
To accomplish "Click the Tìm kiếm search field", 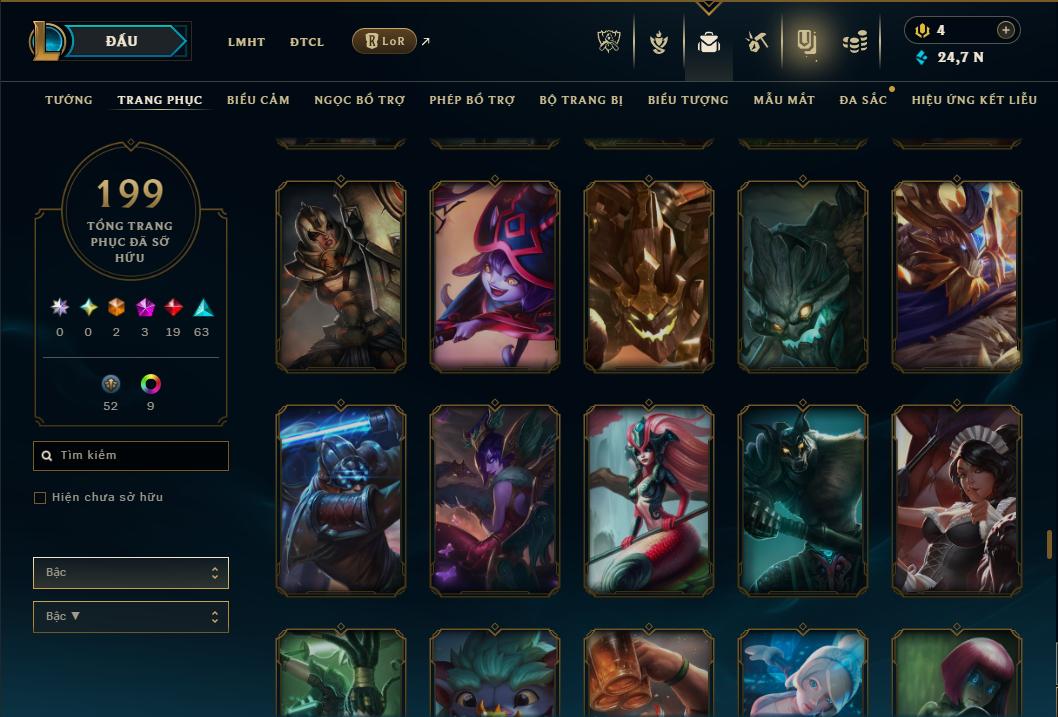I will pyautogui.click(x=131, y=456).
